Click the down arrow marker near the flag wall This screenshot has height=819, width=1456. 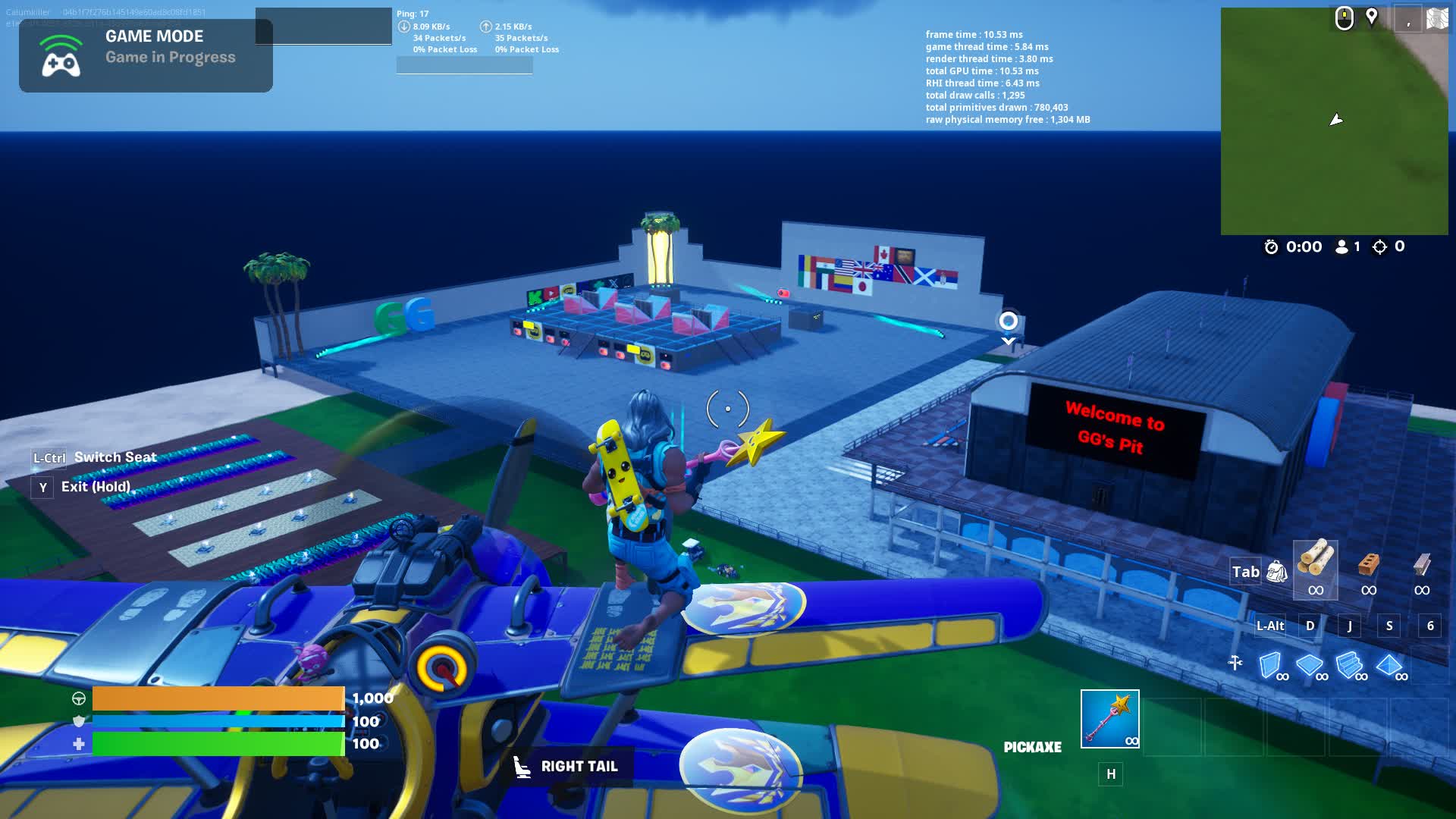(1007, 340)
